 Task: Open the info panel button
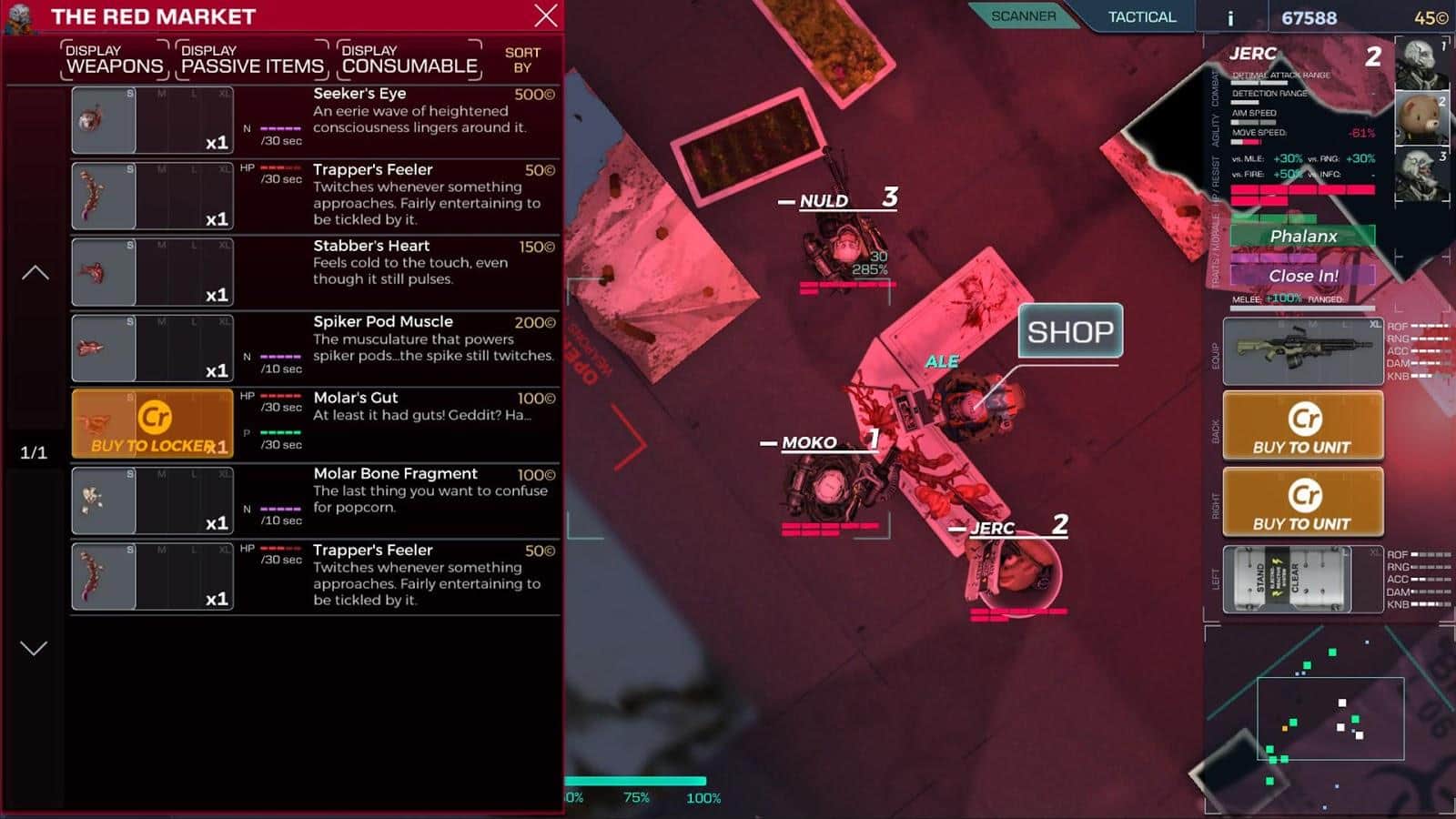click(x=1230, y=18)
